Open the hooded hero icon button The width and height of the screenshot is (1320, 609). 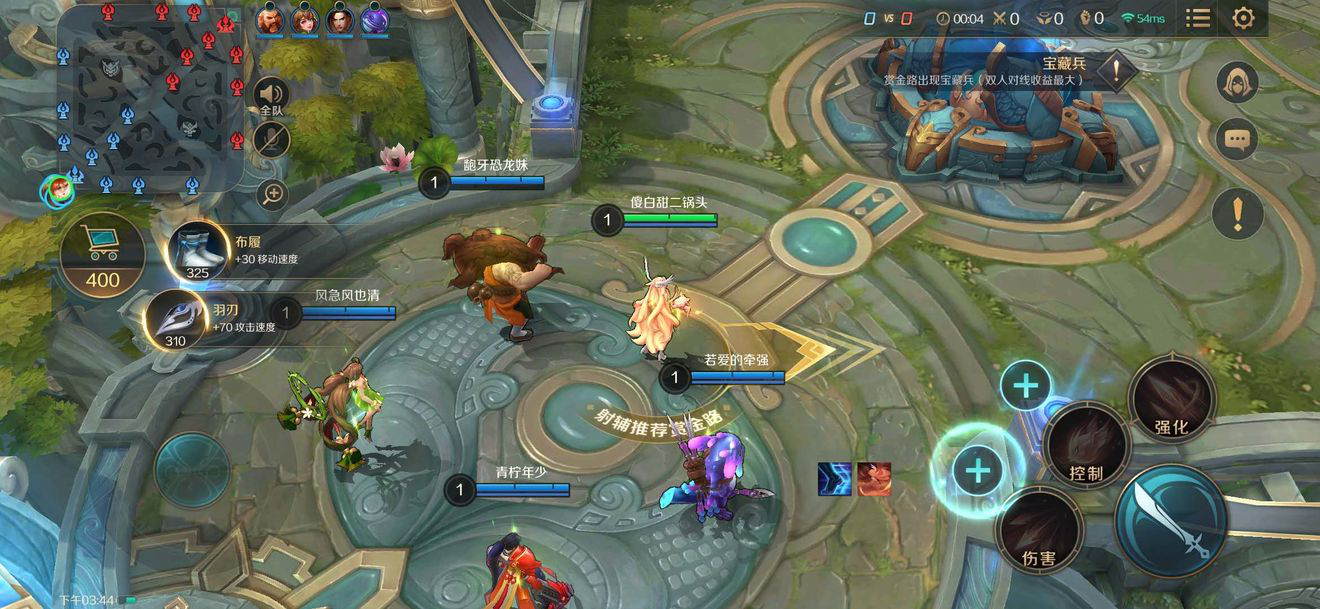click(1237, 82)
